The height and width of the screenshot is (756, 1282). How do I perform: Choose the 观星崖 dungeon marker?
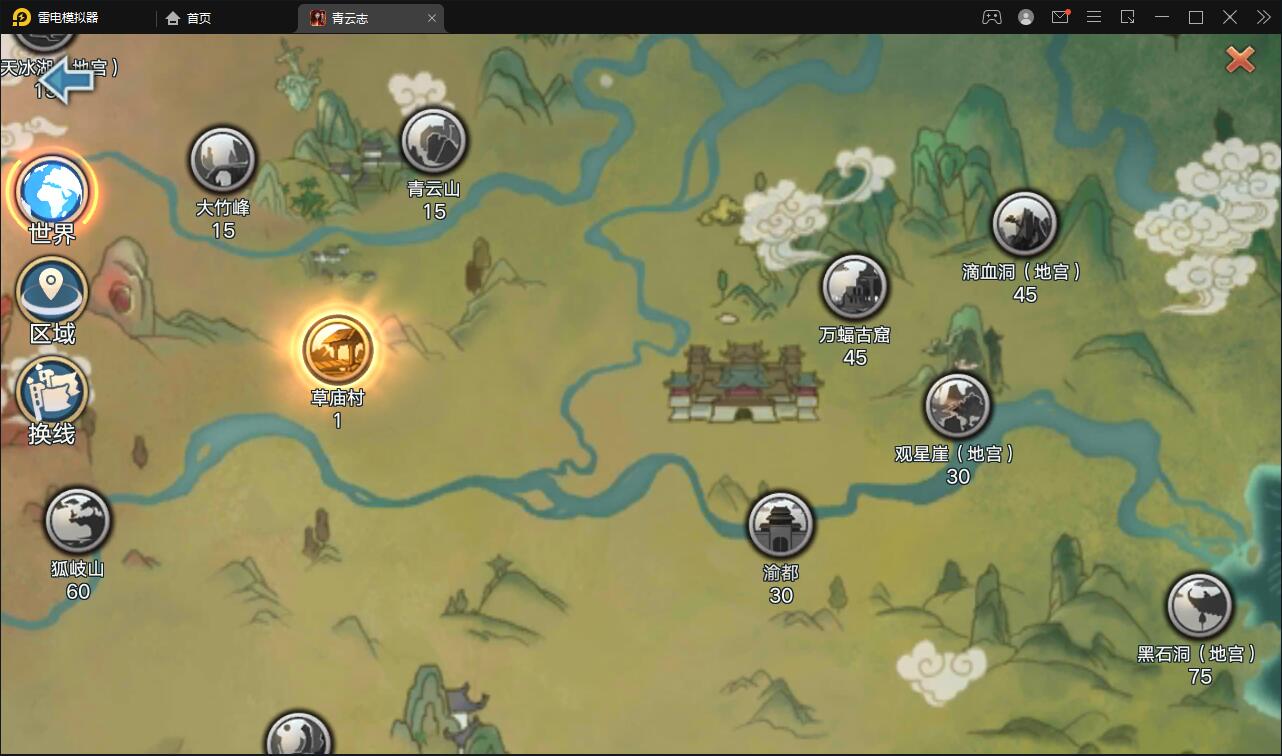point(957,406)
